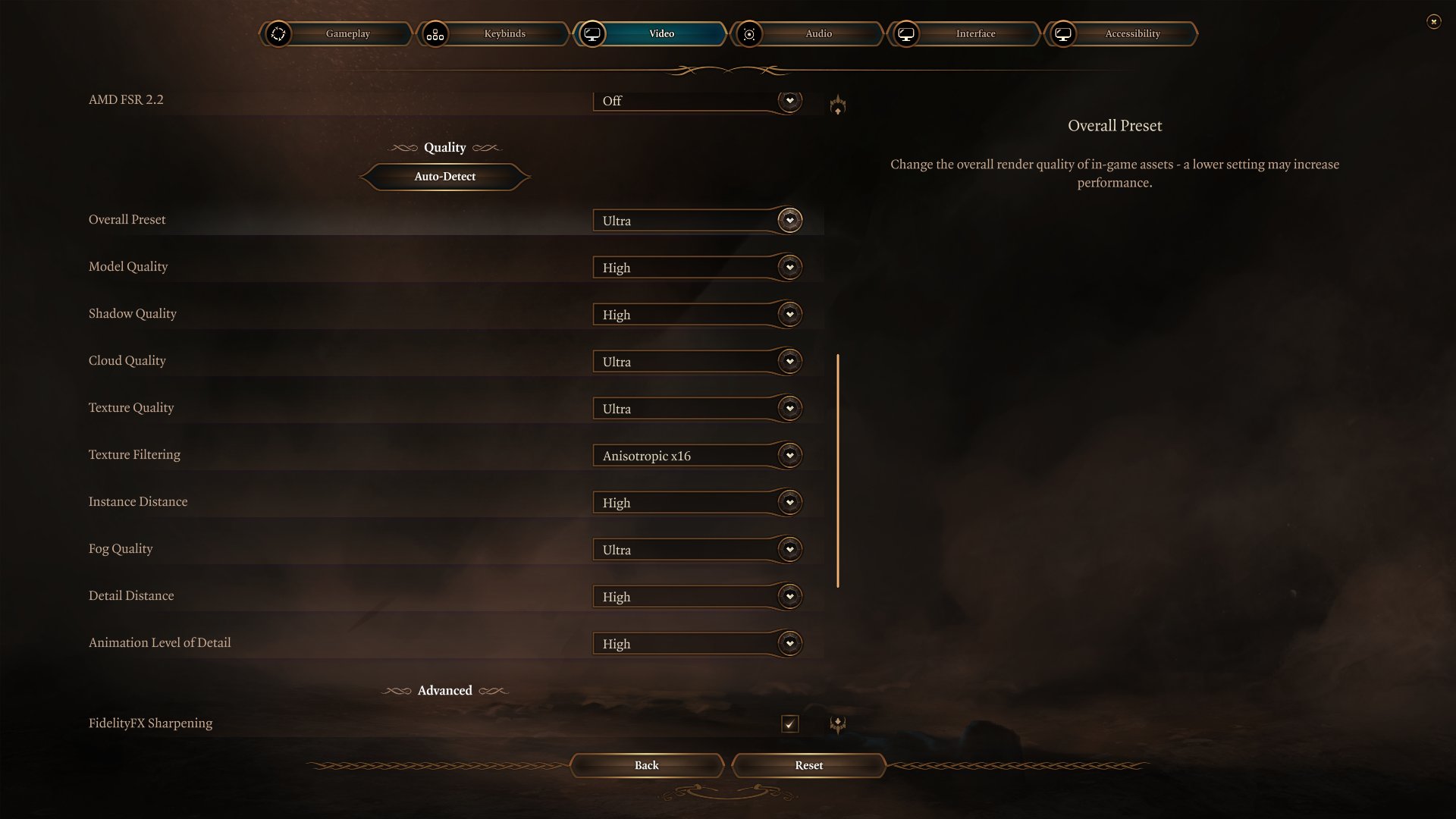Open the Overall Preset dropdown

[697, 221]
